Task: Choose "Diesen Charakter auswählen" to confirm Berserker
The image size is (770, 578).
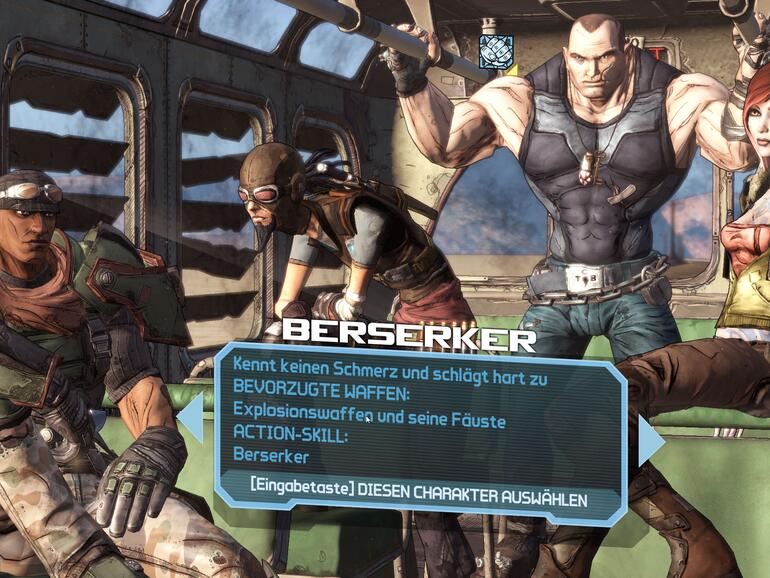Action: 419,497
